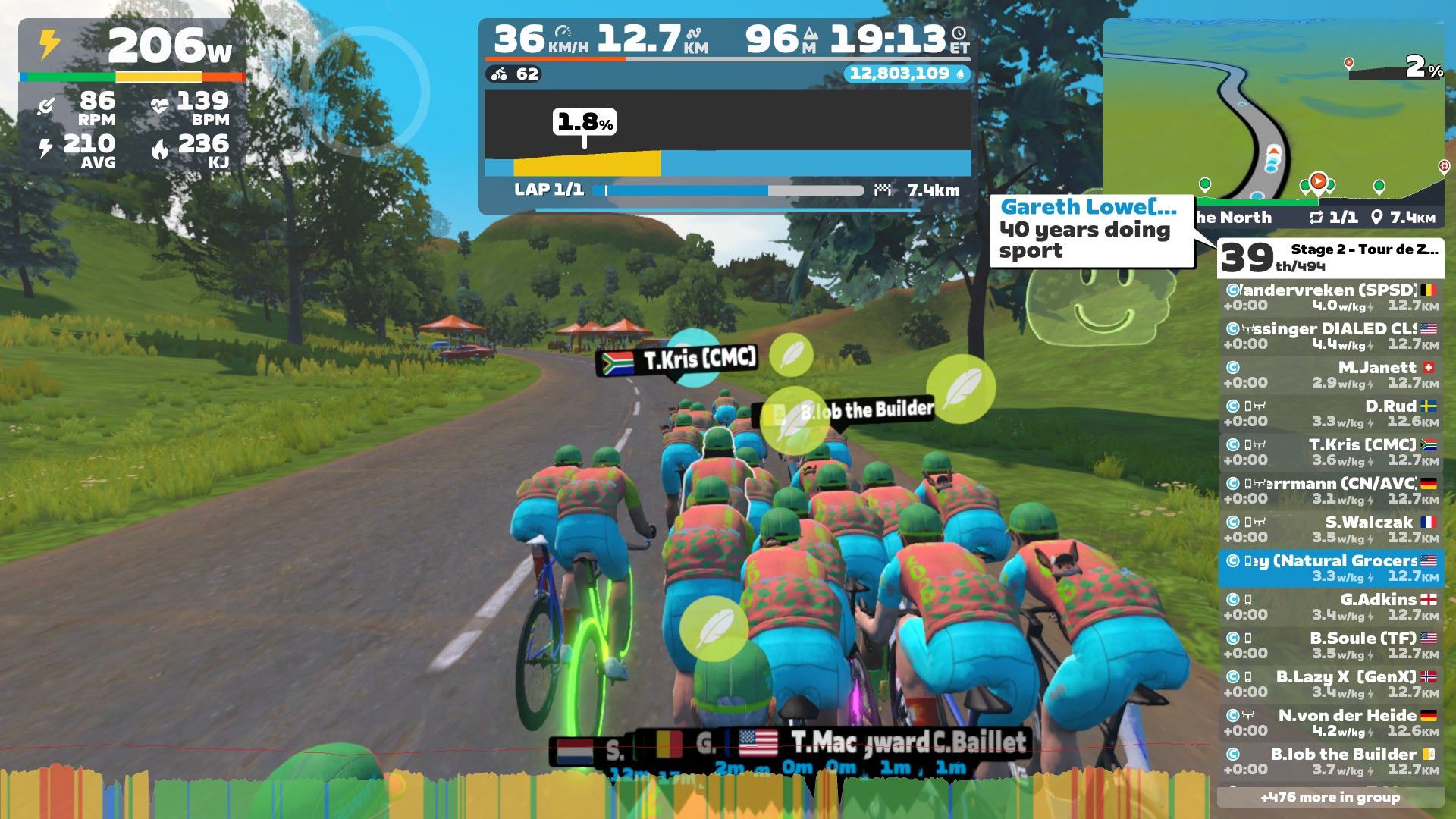This screenshot has width=1456, height=819.
Task: Select S.Walczak in the rider list
Action: tap(1330, 529)
